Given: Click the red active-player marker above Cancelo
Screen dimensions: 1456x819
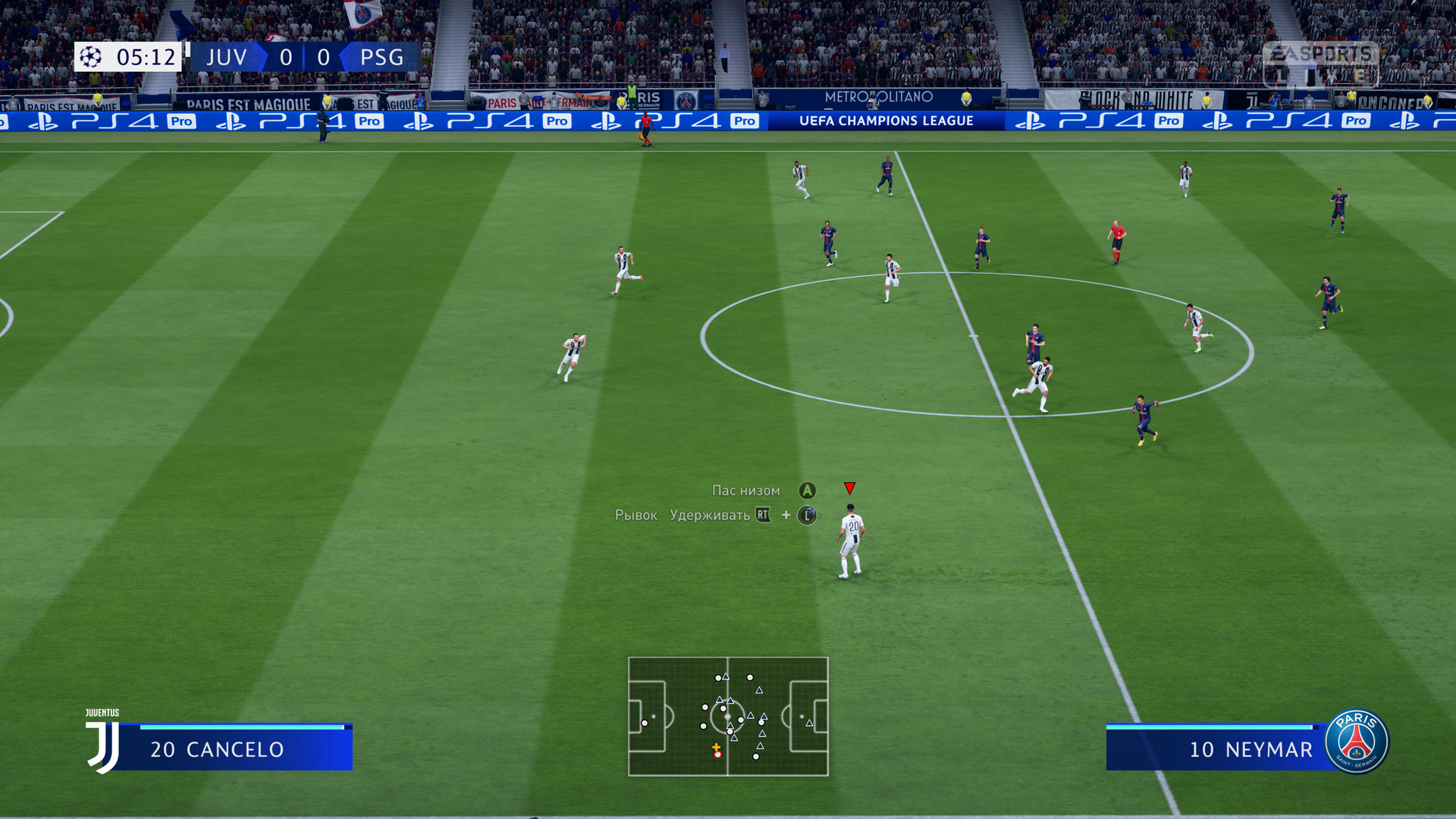Looking at the screenshot, I should 849,488.
